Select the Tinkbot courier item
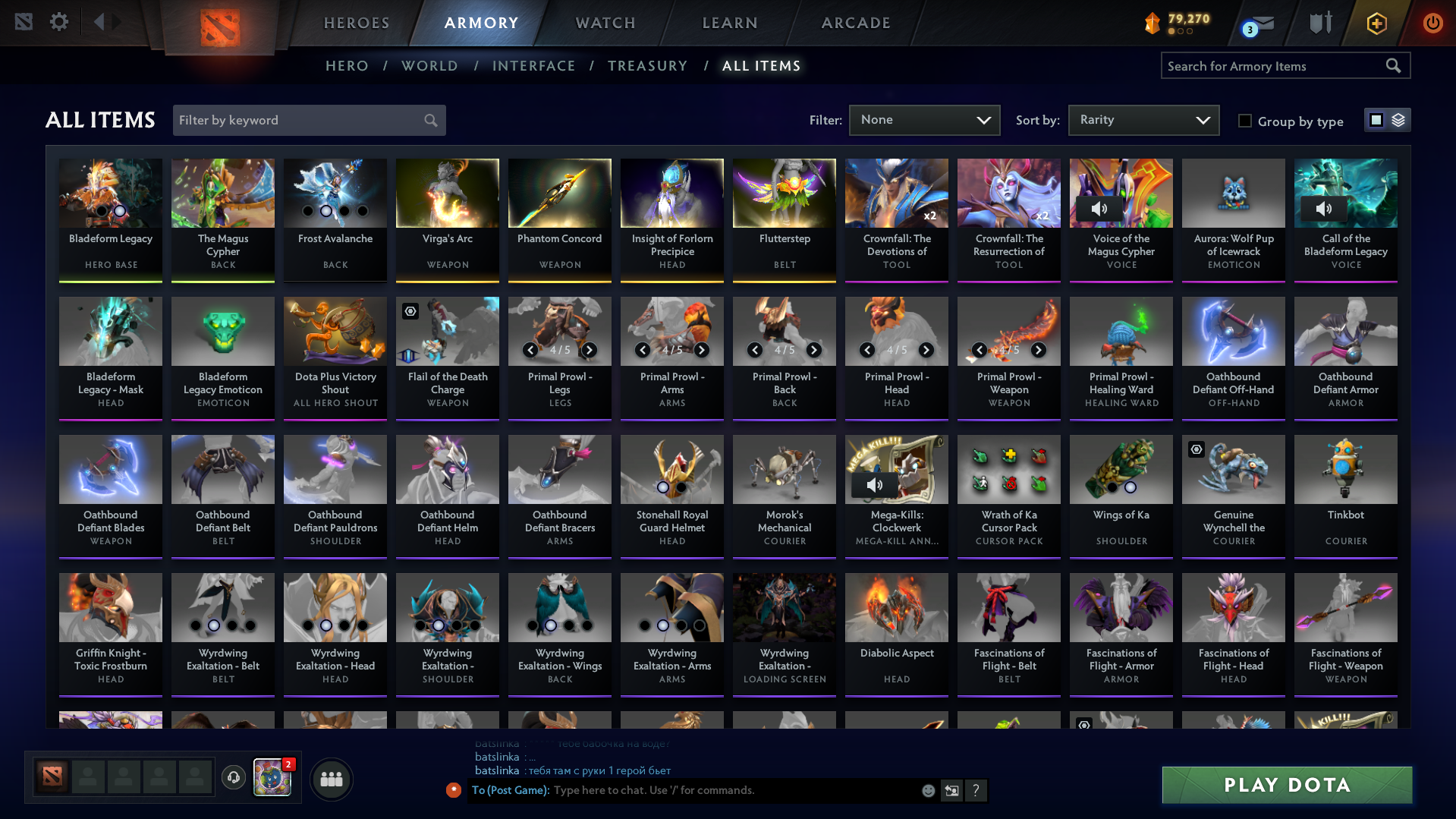 [1346, 496]
